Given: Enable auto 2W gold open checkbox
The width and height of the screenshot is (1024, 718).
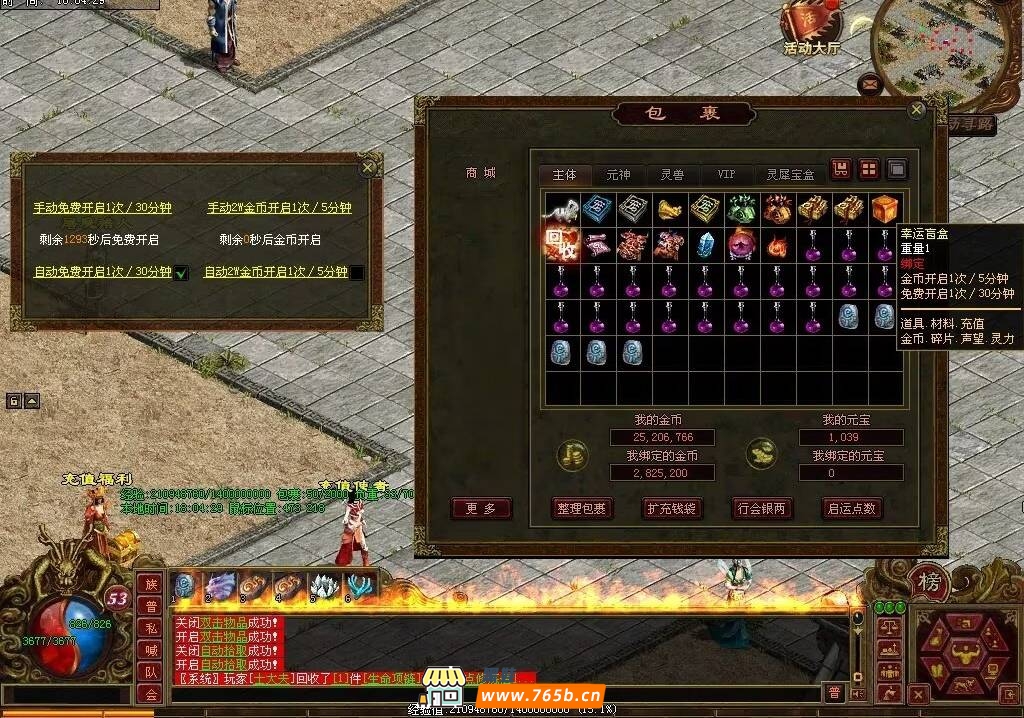Looking at the screenshot, I should tap(357, 272).
